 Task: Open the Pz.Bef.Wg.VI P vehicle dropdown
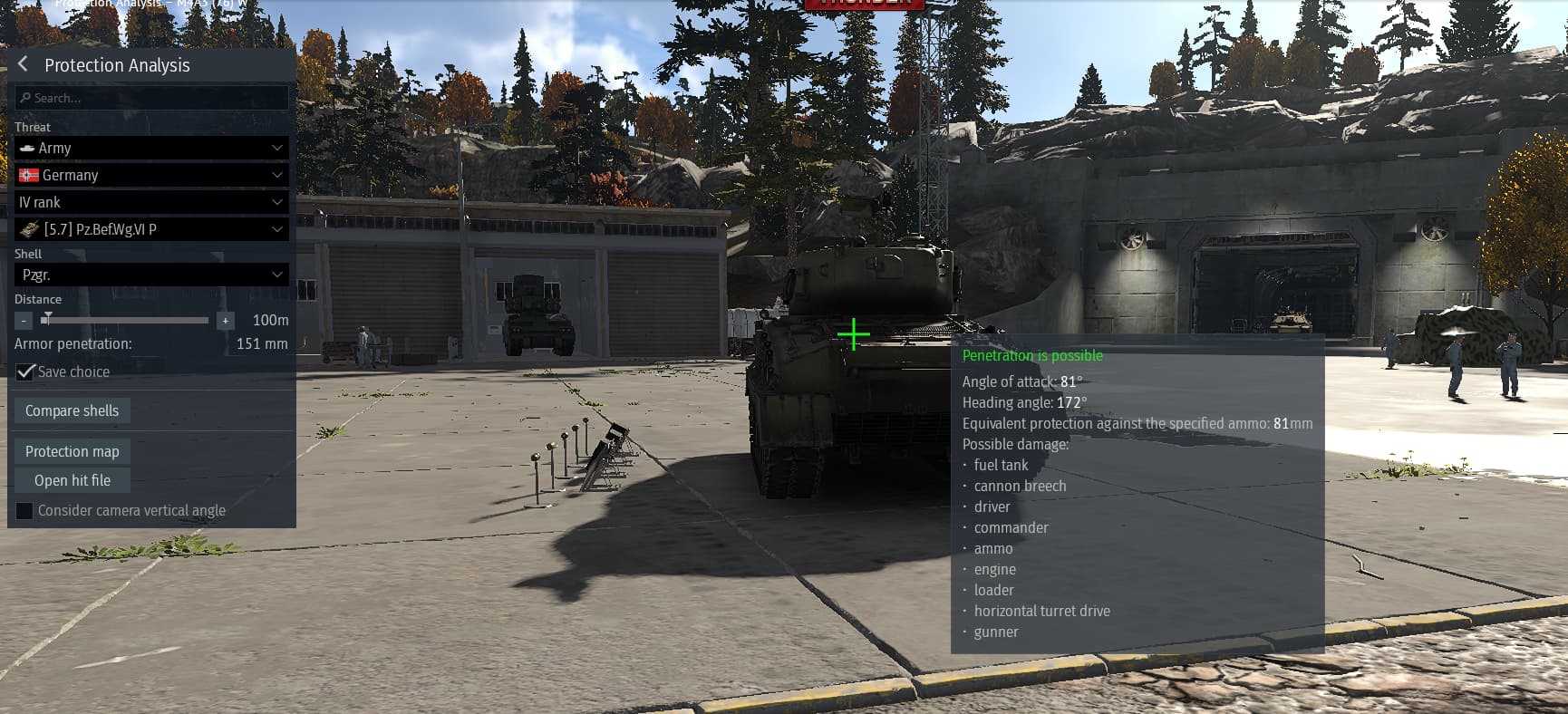pyautogui.click(x=152, y=229)
